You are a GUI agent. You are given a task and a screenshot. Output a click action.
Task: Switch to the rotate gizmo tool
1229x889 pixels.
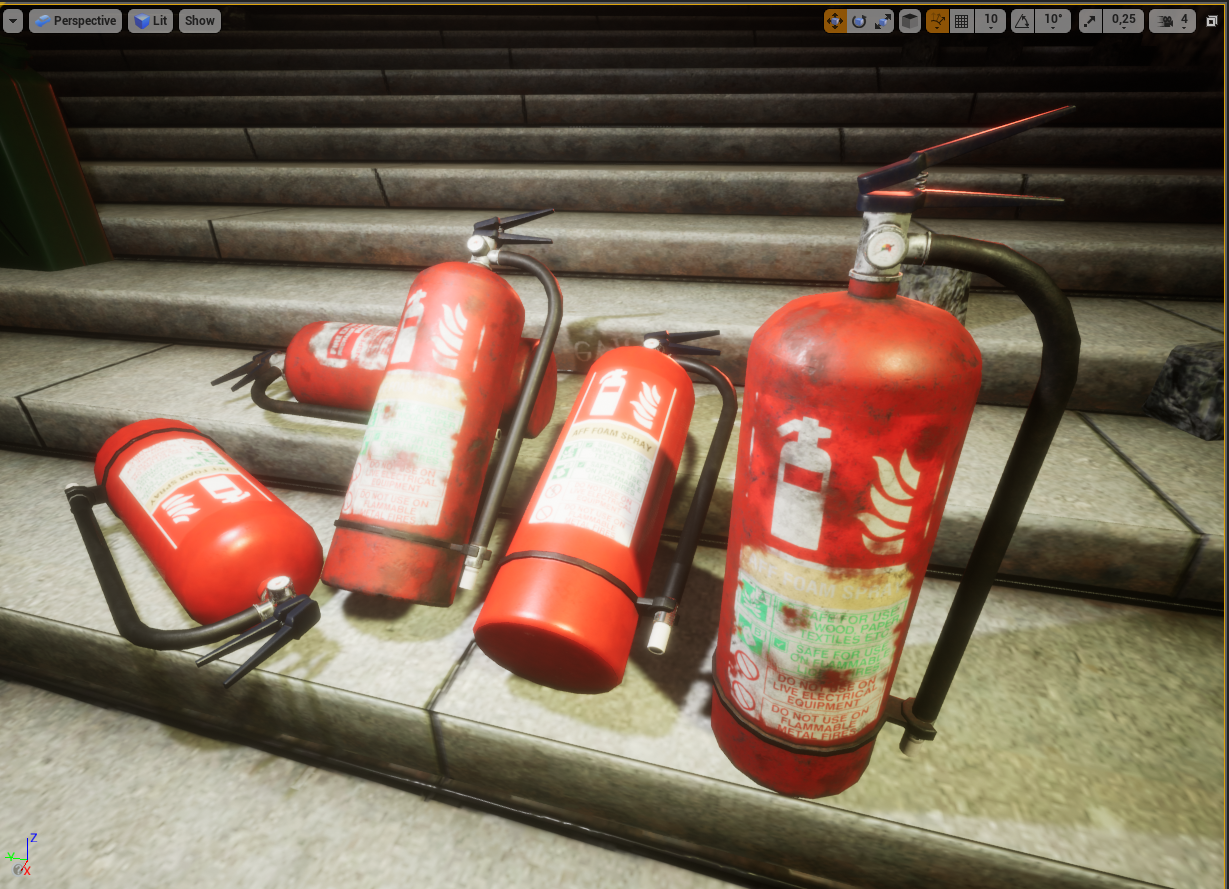[x=859, y=21]
